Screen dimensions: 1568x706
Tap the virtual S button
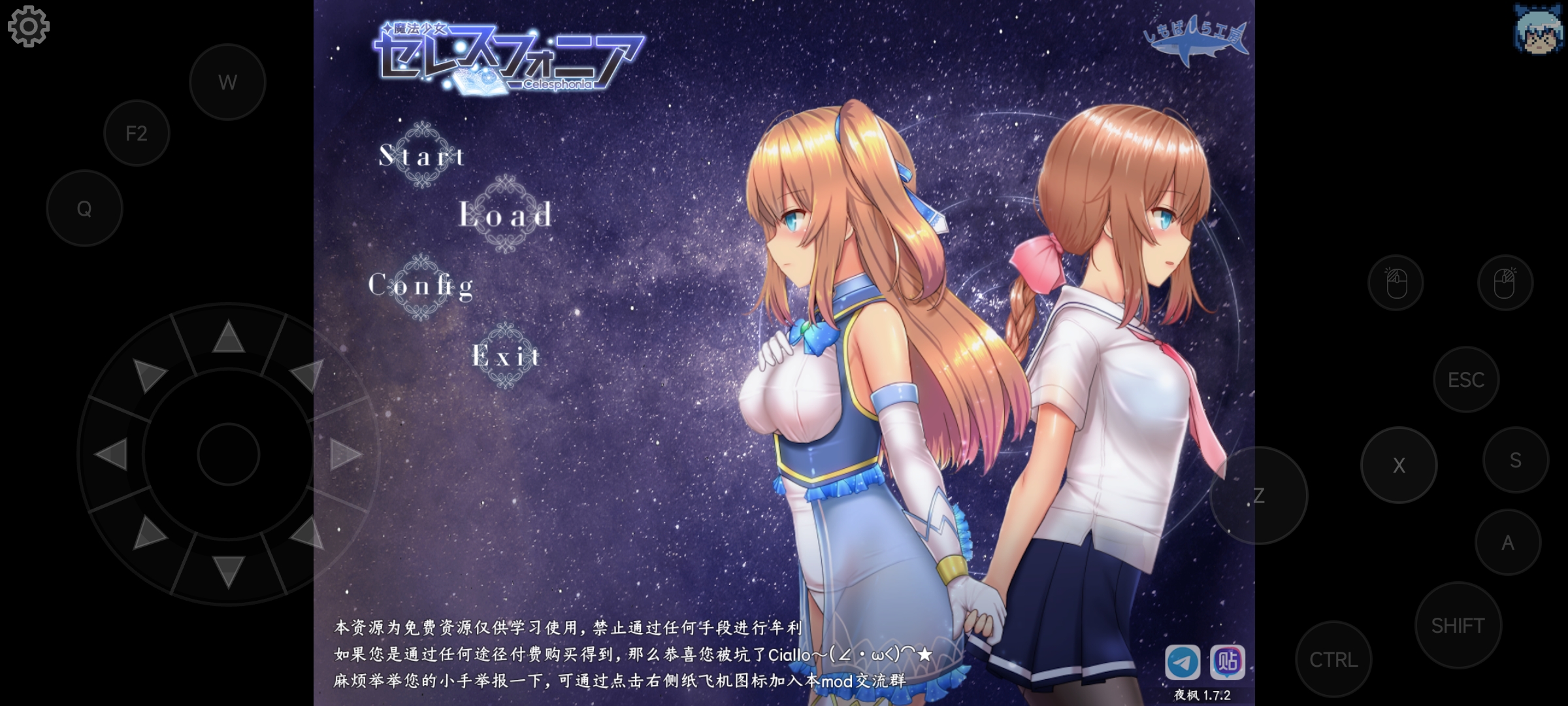[1516, 460]
